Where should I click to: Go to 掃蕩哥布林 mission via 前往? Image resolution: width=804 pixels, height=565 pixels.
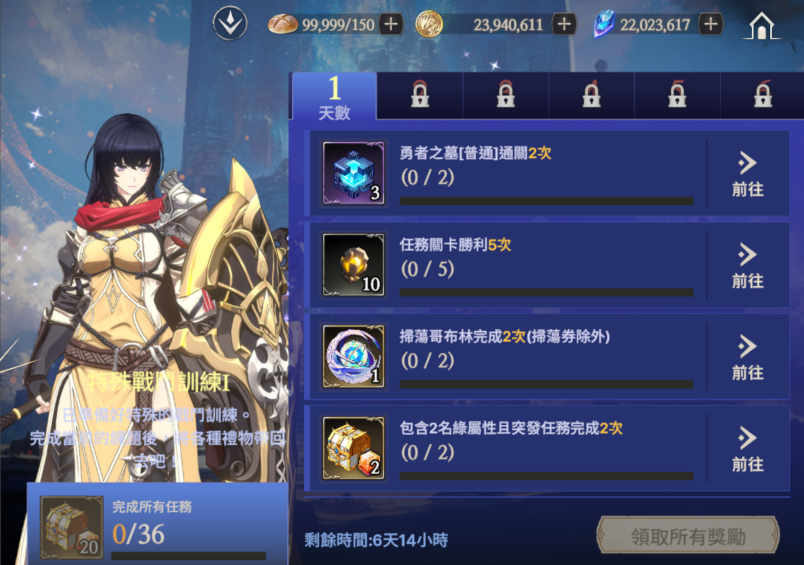(x=747, y=357)
